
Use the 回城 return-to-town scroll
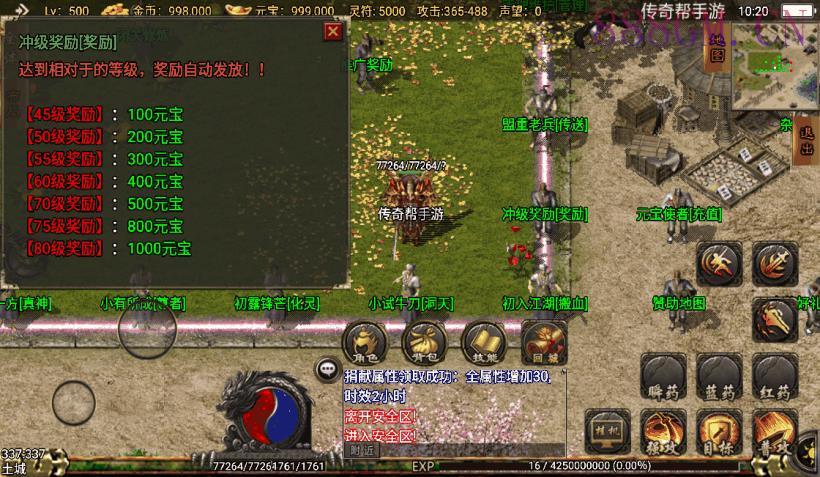pos(544,342)
